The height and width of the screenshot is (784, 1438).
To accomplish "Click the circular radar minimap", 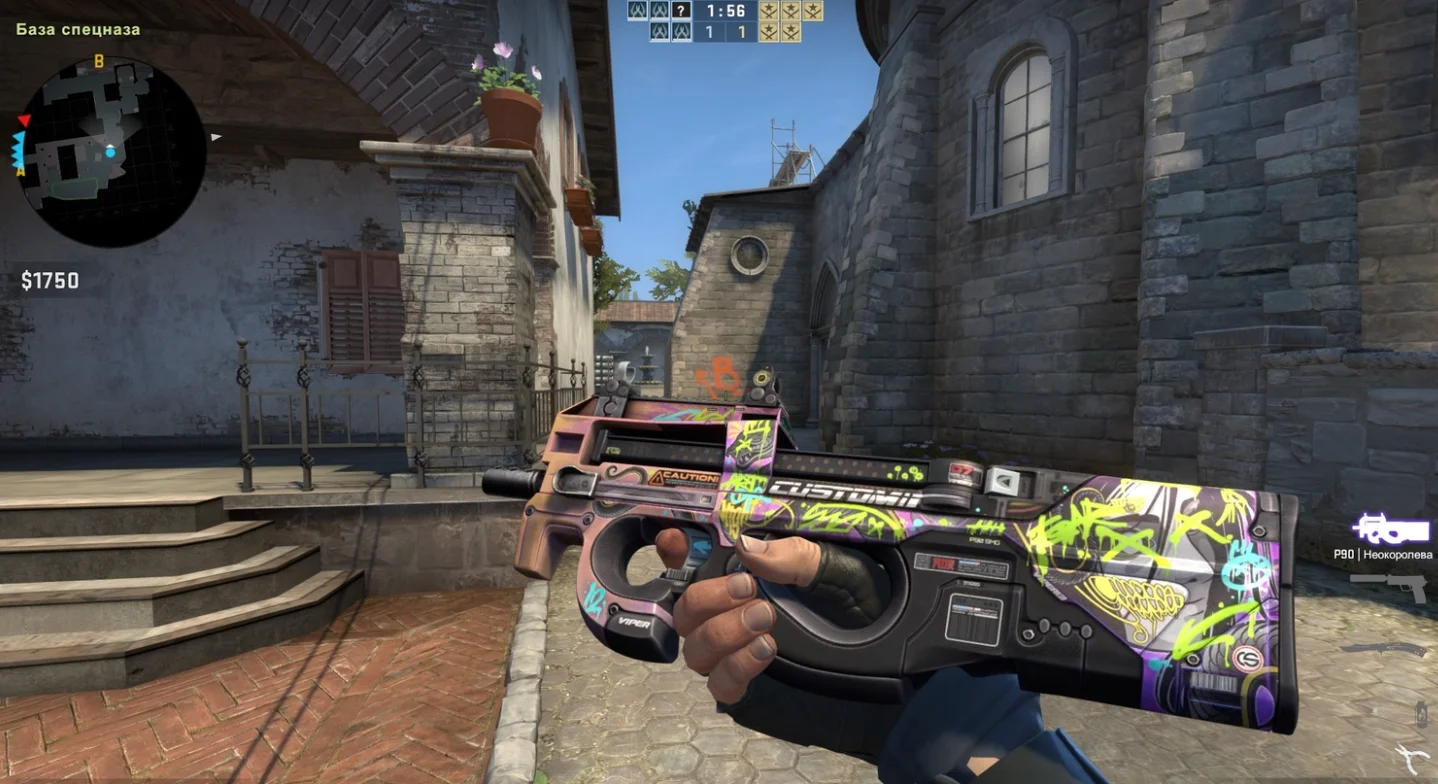I will tap(111, 152).
